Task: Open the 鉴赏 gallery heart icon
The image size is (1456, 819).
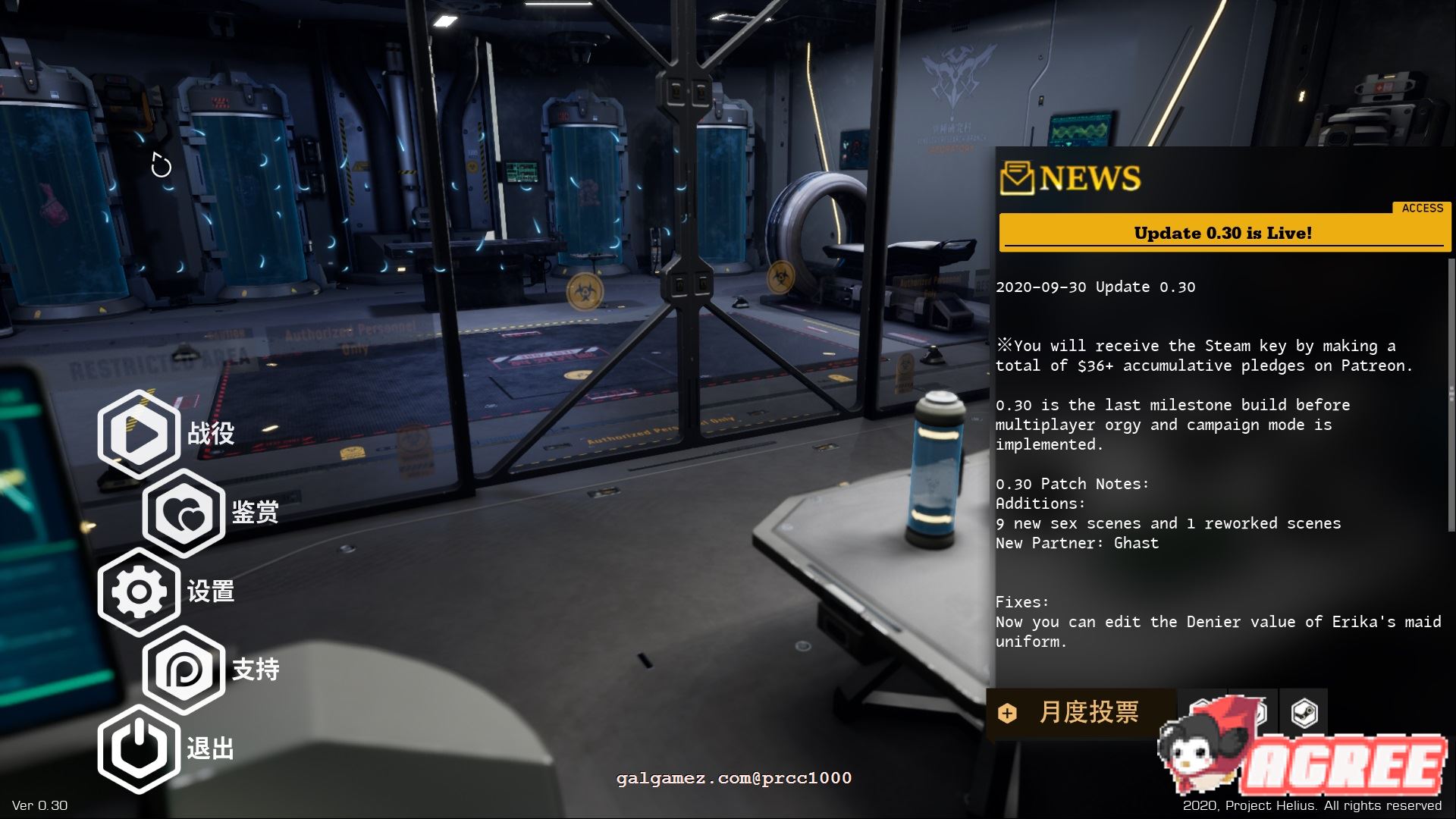Action: point(184,515)
